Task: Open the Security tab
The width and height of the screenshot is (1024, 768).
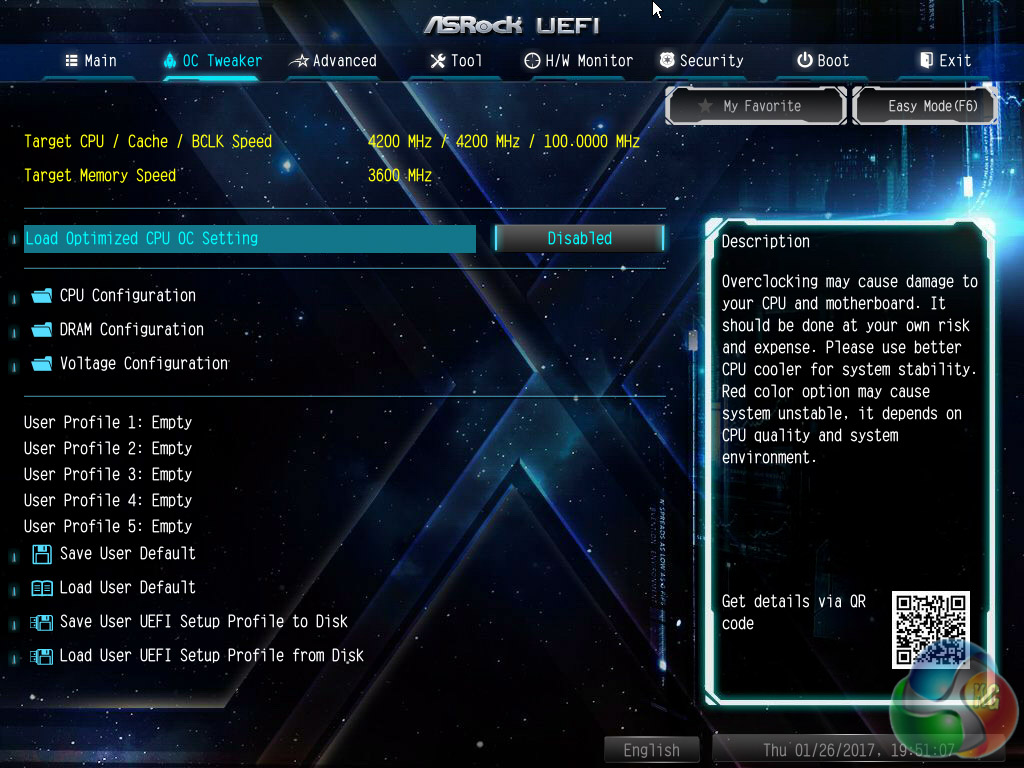Action: (x=701, y=61)
